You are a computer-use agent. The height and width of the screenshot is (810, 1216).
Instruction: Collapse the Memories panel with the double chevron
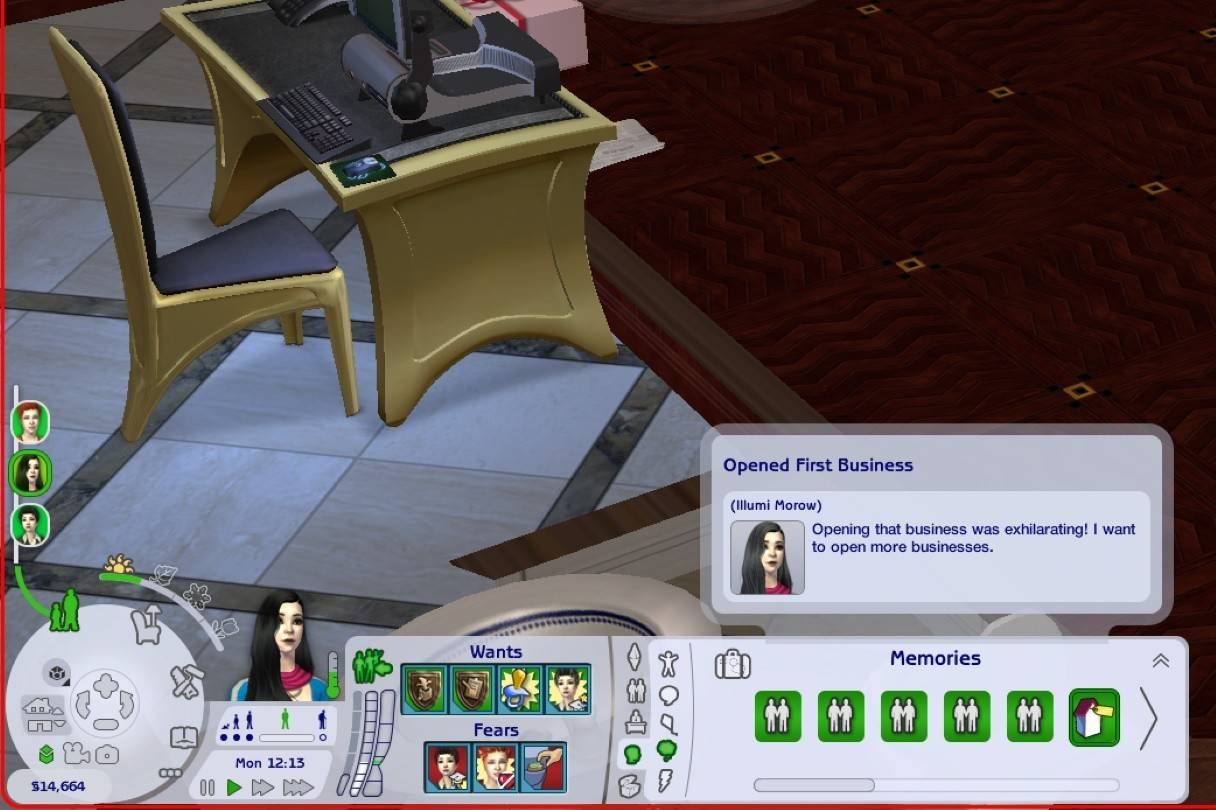pos(1160,661)
